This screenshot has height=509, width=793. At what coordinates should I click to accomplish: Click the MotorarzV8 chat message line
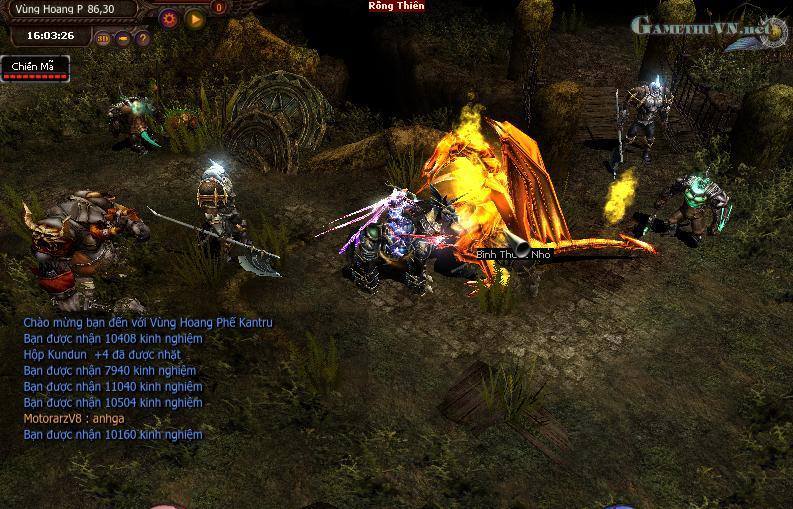coord(74,418)
